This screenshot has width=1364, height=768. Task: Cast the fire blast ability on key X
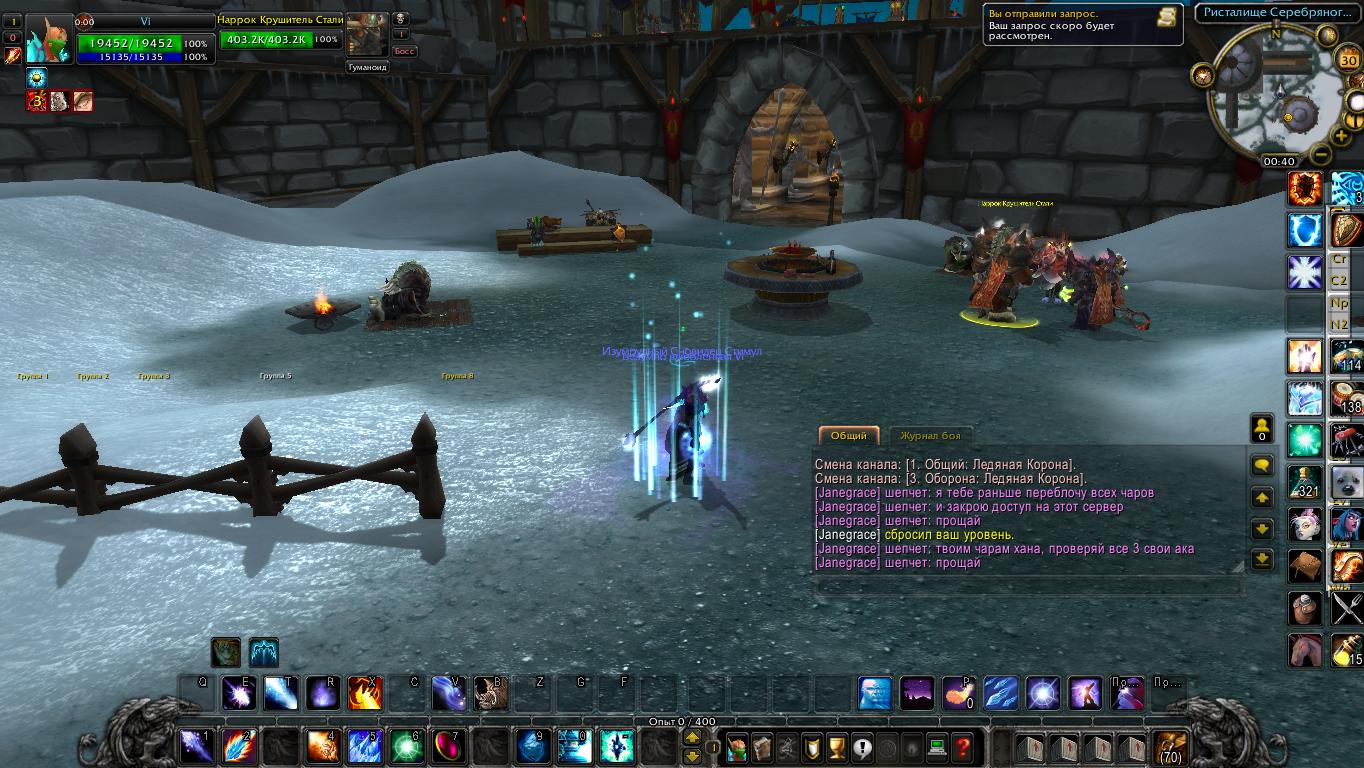click(x=364, y=693)
